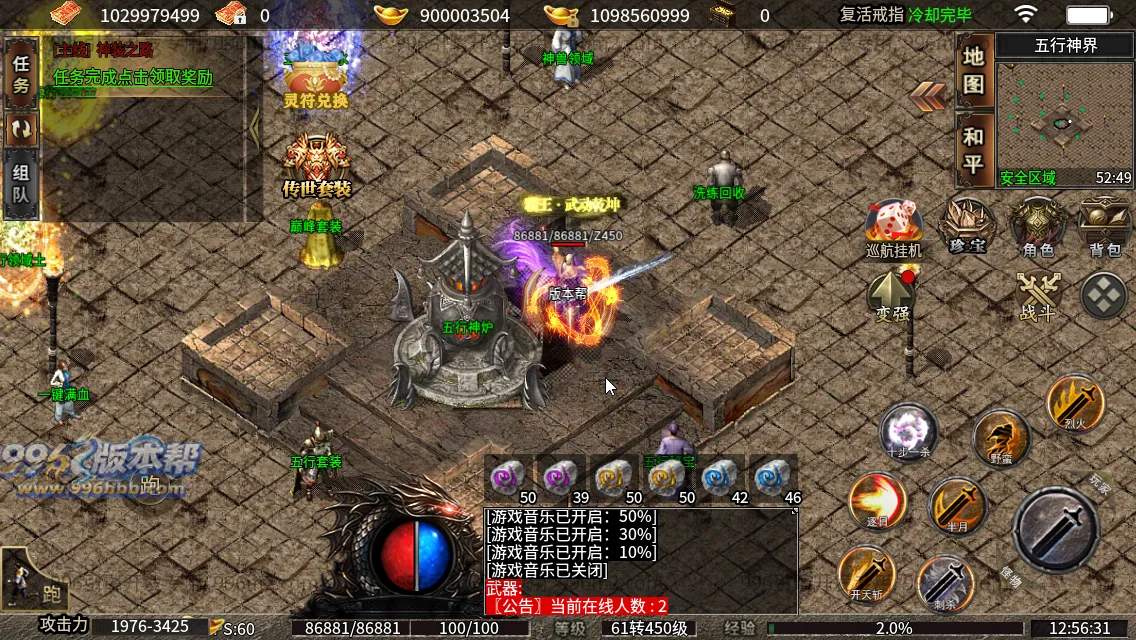The width and height of the screenshot is (1136, 640).
Task: Claim the completed main quest reward link
Action: click(132, 77)
